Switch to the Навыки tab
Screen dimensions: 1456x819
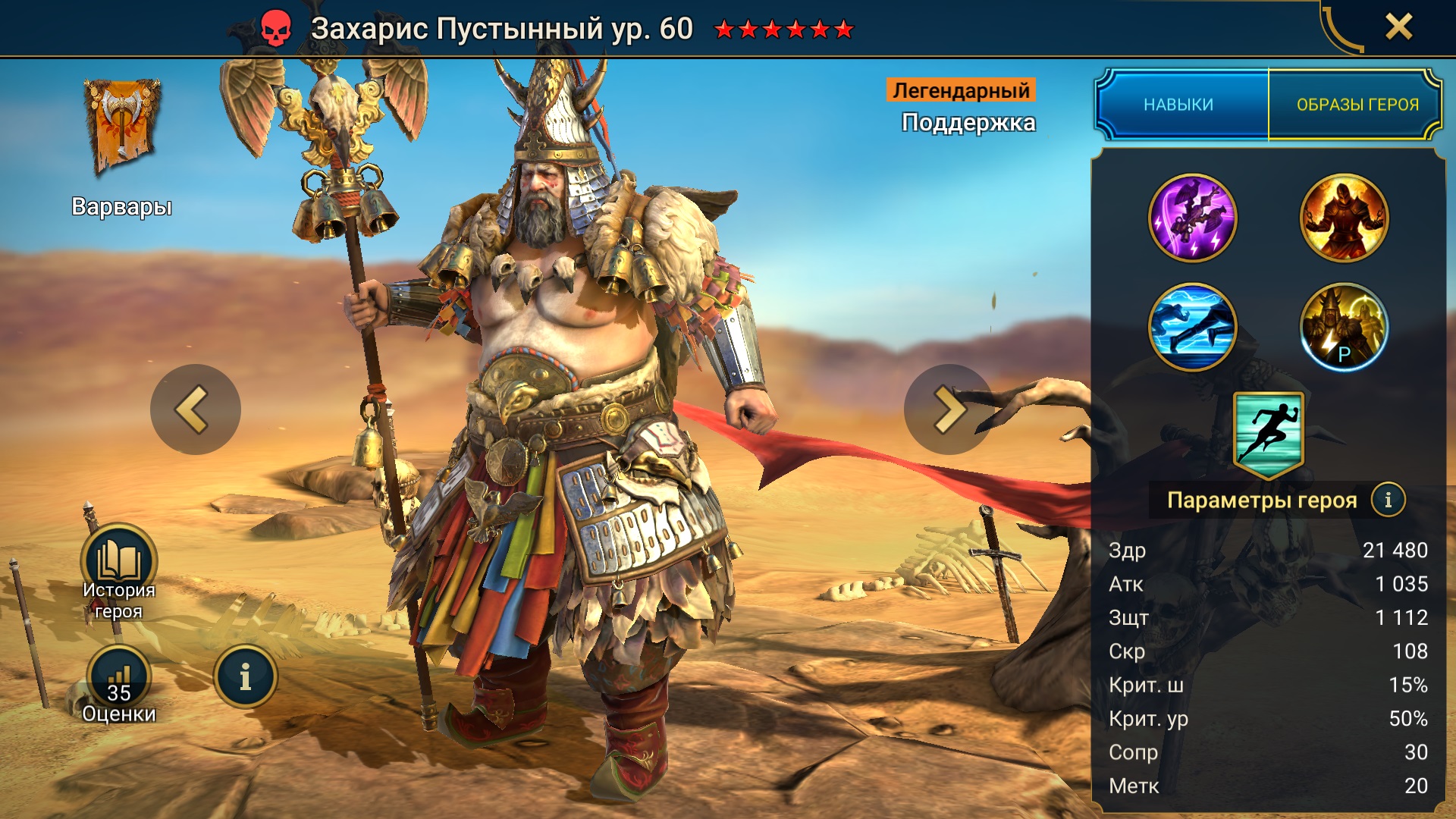click(x=1180, y=105)
